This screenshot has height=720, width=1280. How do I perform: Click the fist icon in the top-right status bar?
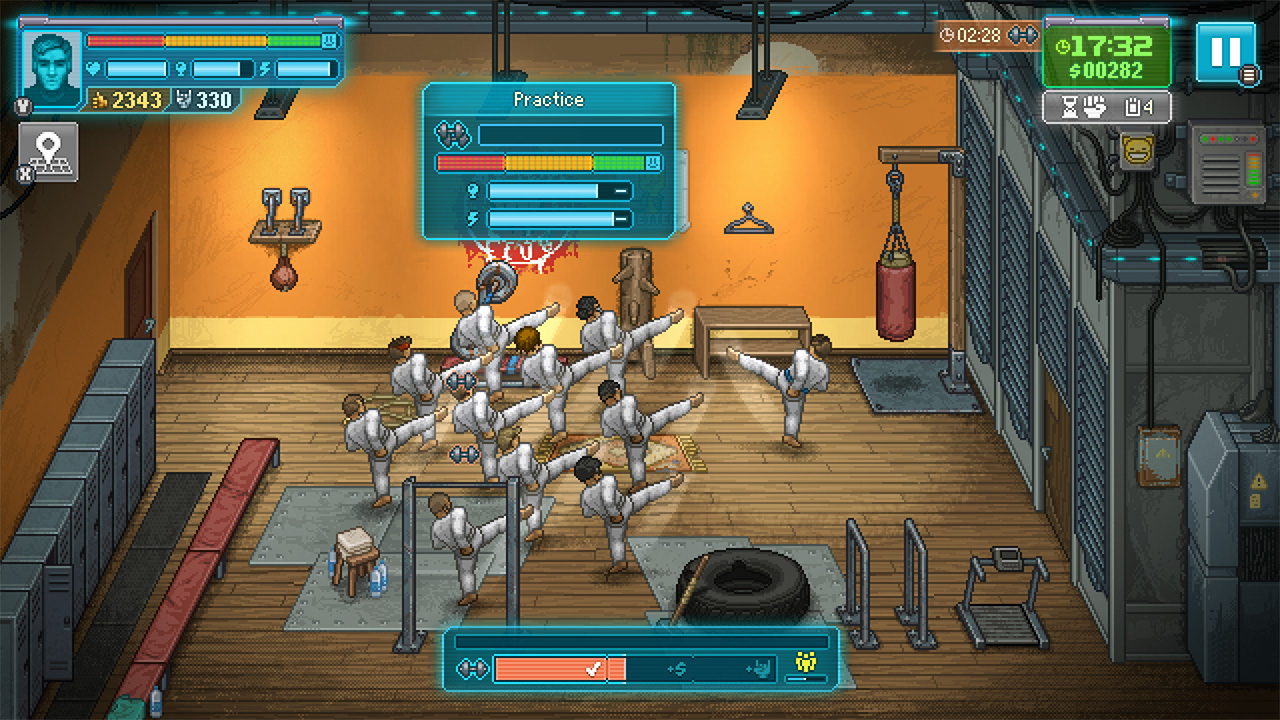click(x=1095, y=105)
